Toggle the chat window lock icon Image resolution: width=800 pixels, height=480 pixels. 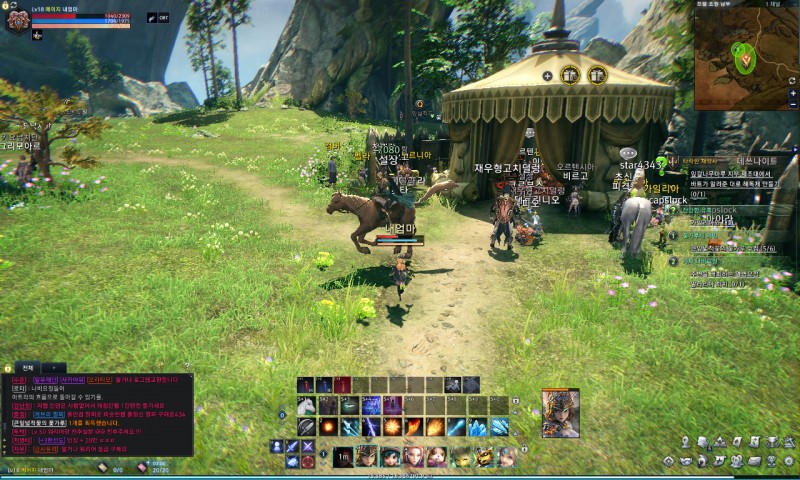(x=8, y=368)
